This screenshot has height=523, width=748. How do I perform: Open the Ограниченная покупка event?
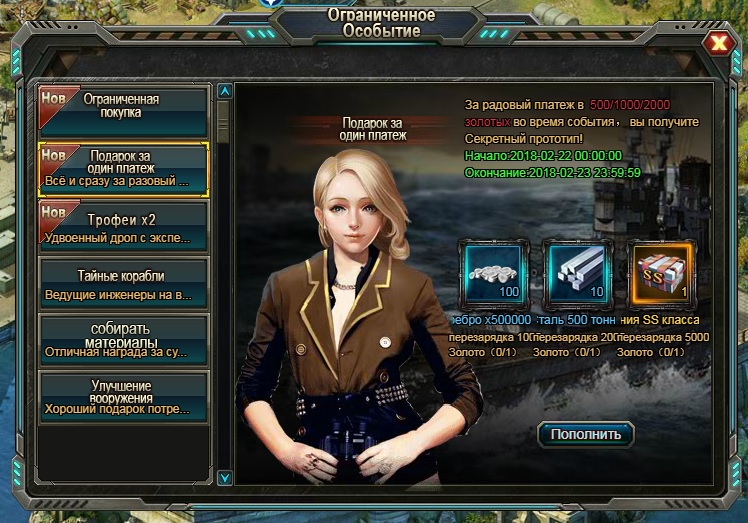pos(123,111)
